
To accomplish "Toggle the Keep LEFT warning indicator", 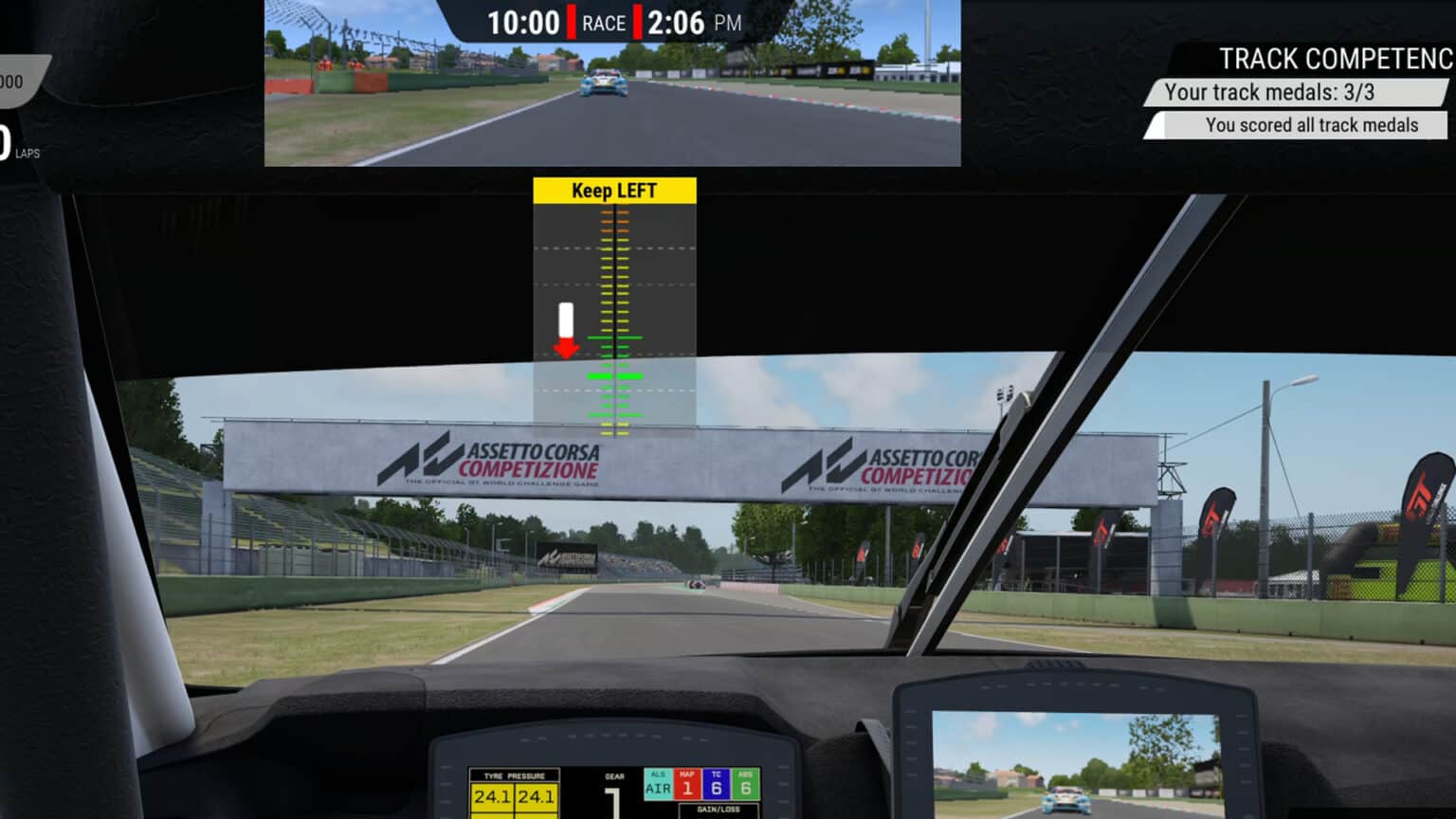I will (614, 190).
